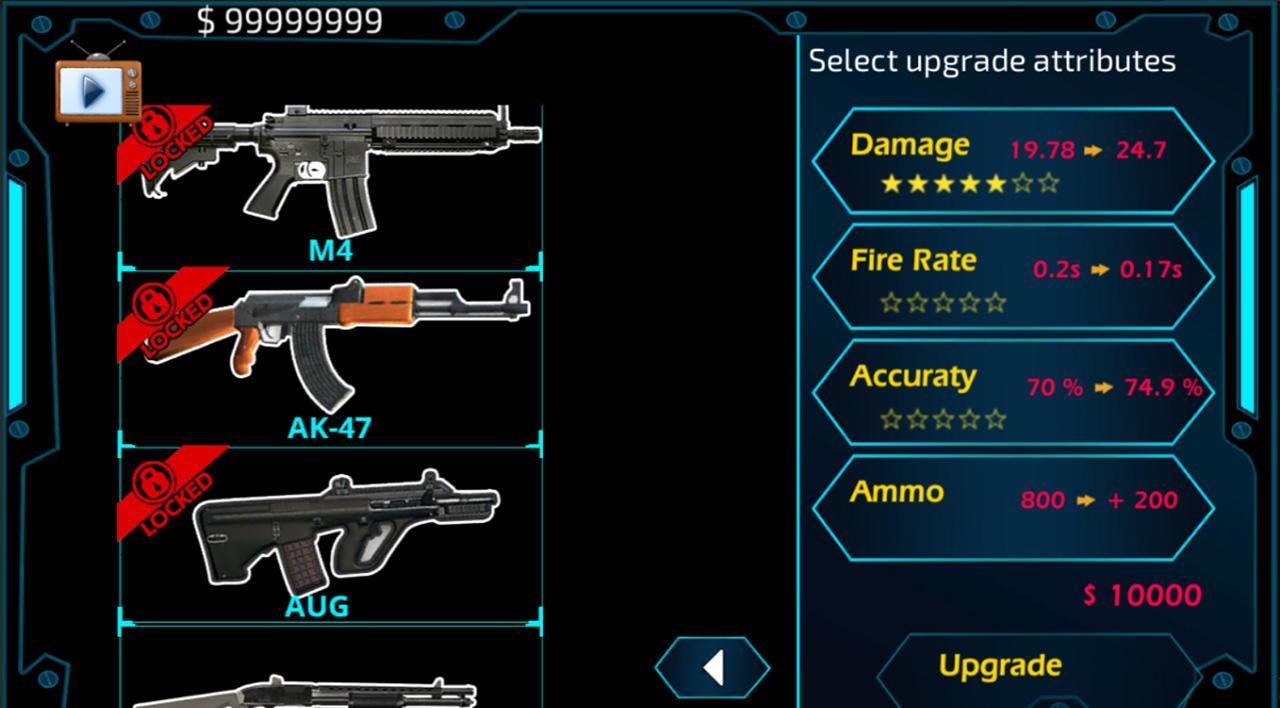The height and width of the screenshot is (708, 1280).
Task: Open the TV video ad icon
Action: coord(97,90)
